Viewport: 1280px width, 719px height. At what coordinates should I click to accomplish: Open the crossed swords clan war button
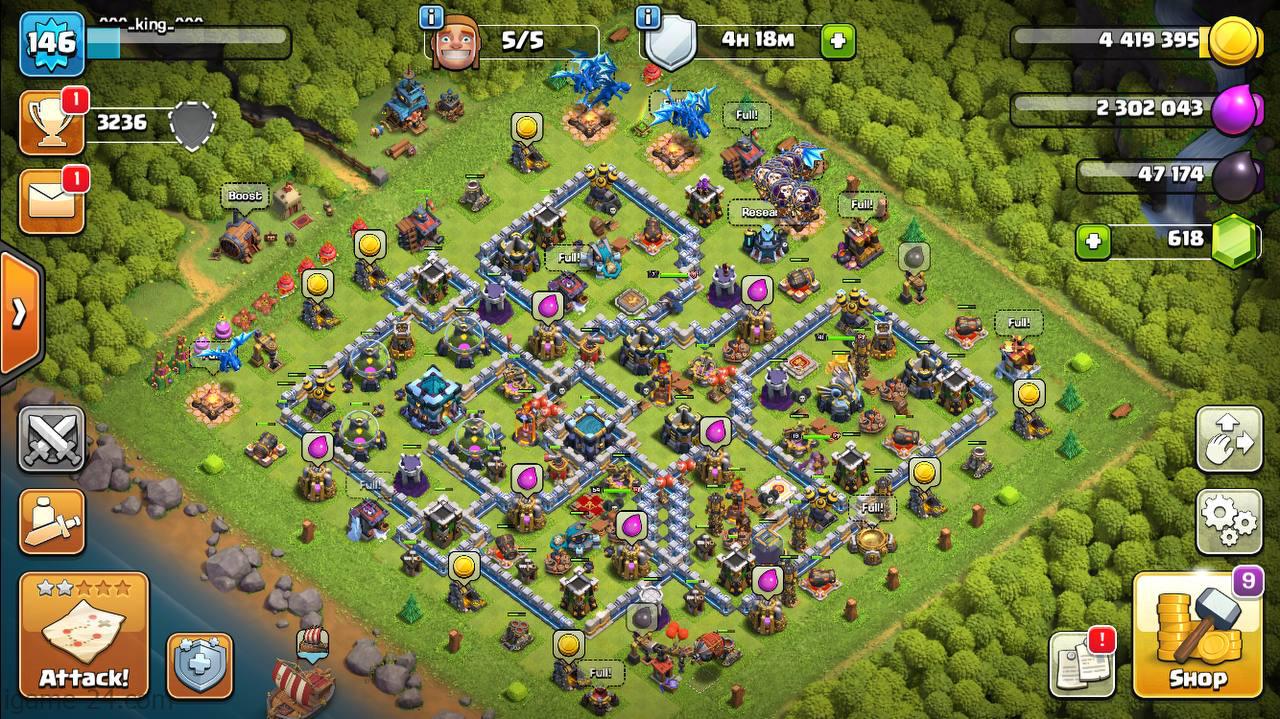pos(51,438)
